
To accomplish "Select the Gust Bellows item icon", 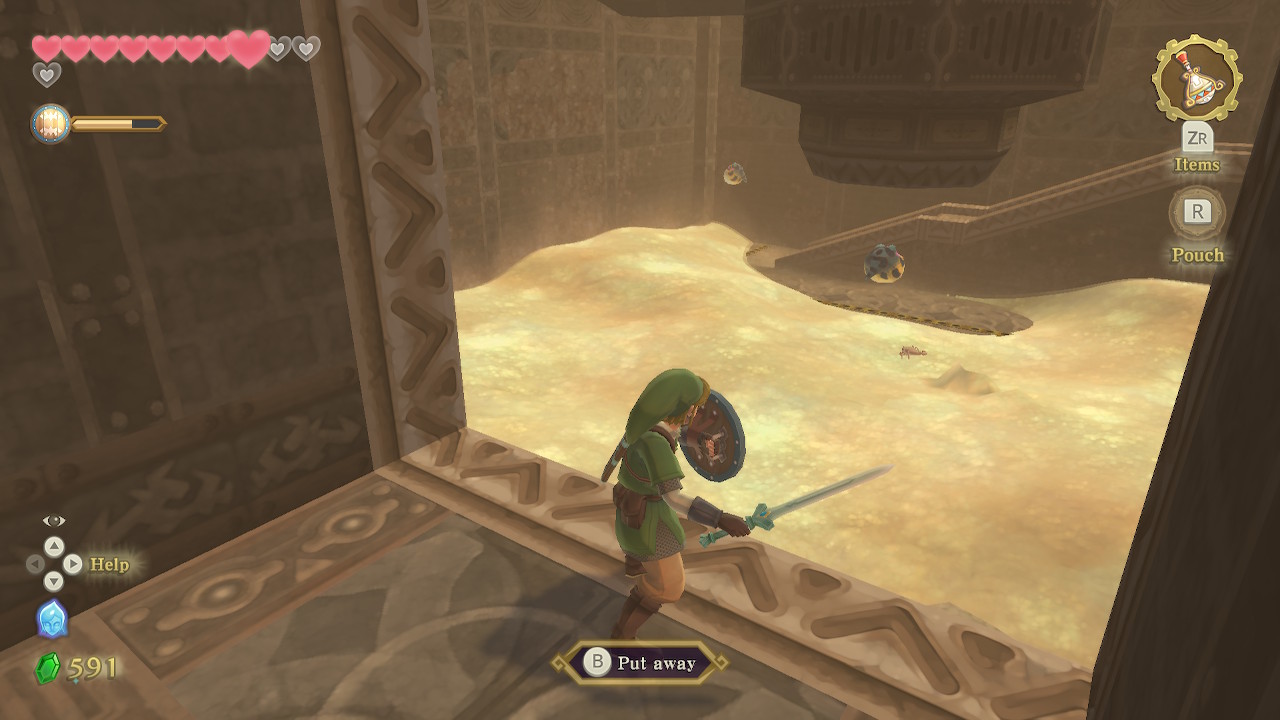I will click(x=1196, y=79).
